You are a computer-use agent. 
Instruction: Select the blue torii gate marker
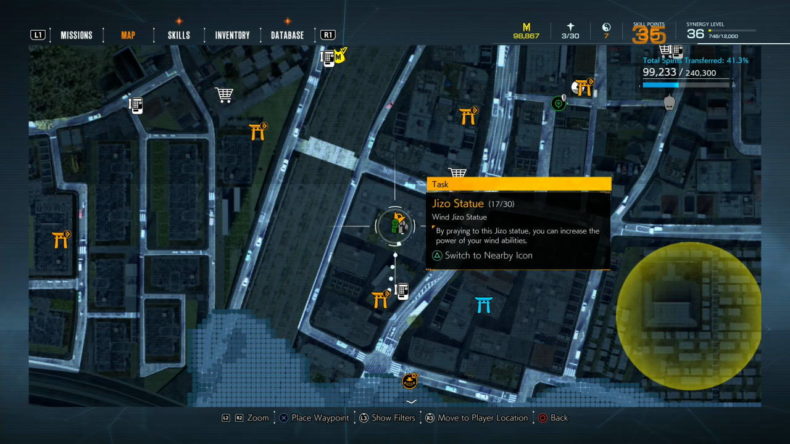[484, 304]
